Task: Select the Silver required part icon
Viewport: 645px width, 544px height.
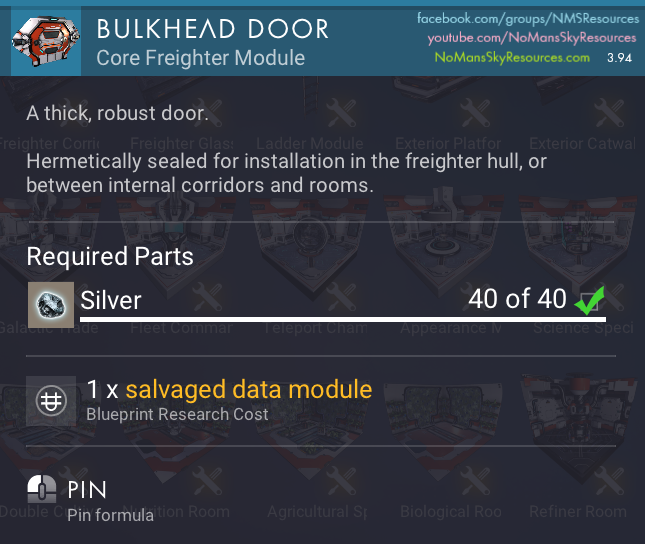Action: pos(46,301)
